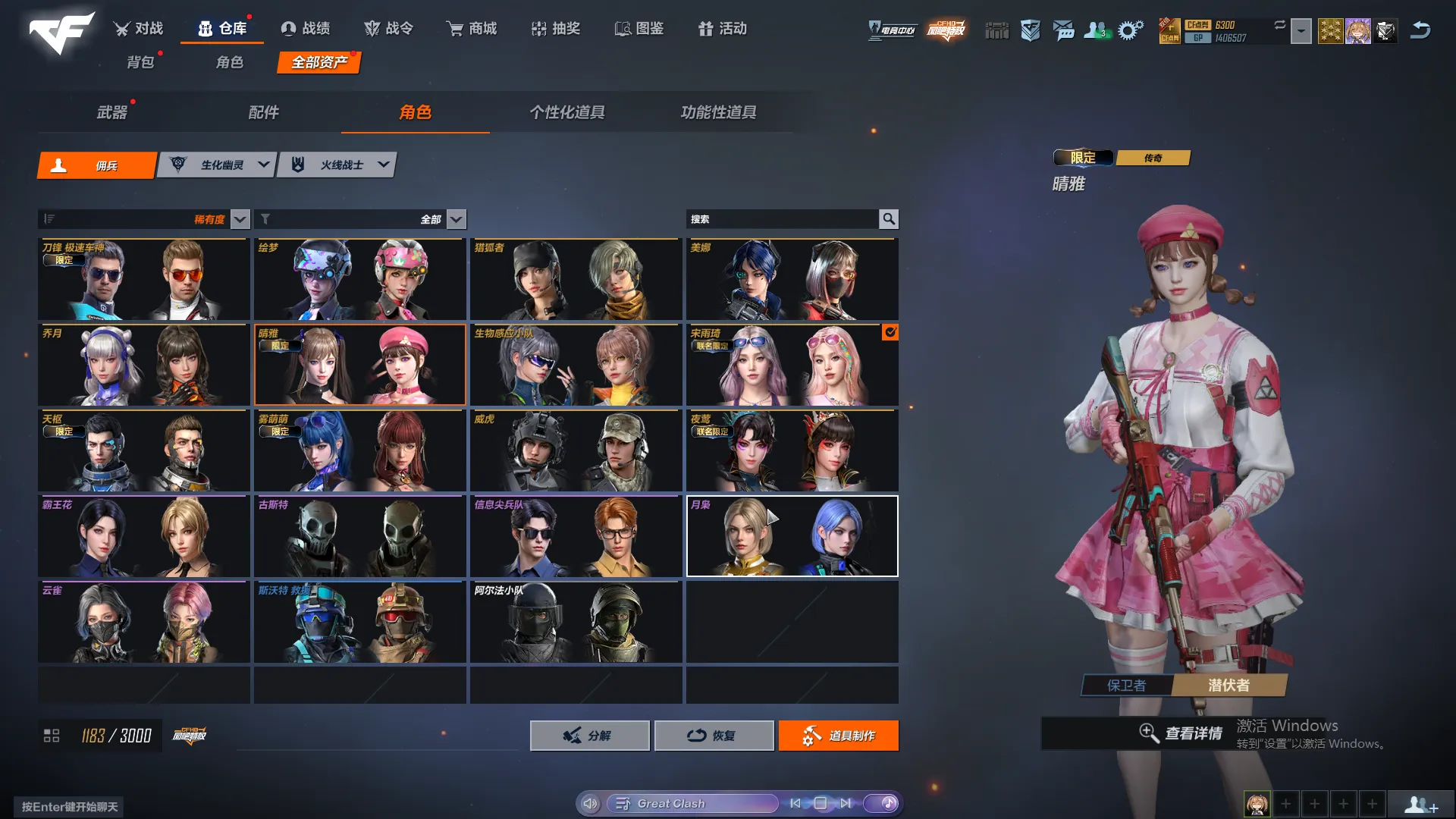Switch preview to 保卫者 faction

tap(1126, 686)
